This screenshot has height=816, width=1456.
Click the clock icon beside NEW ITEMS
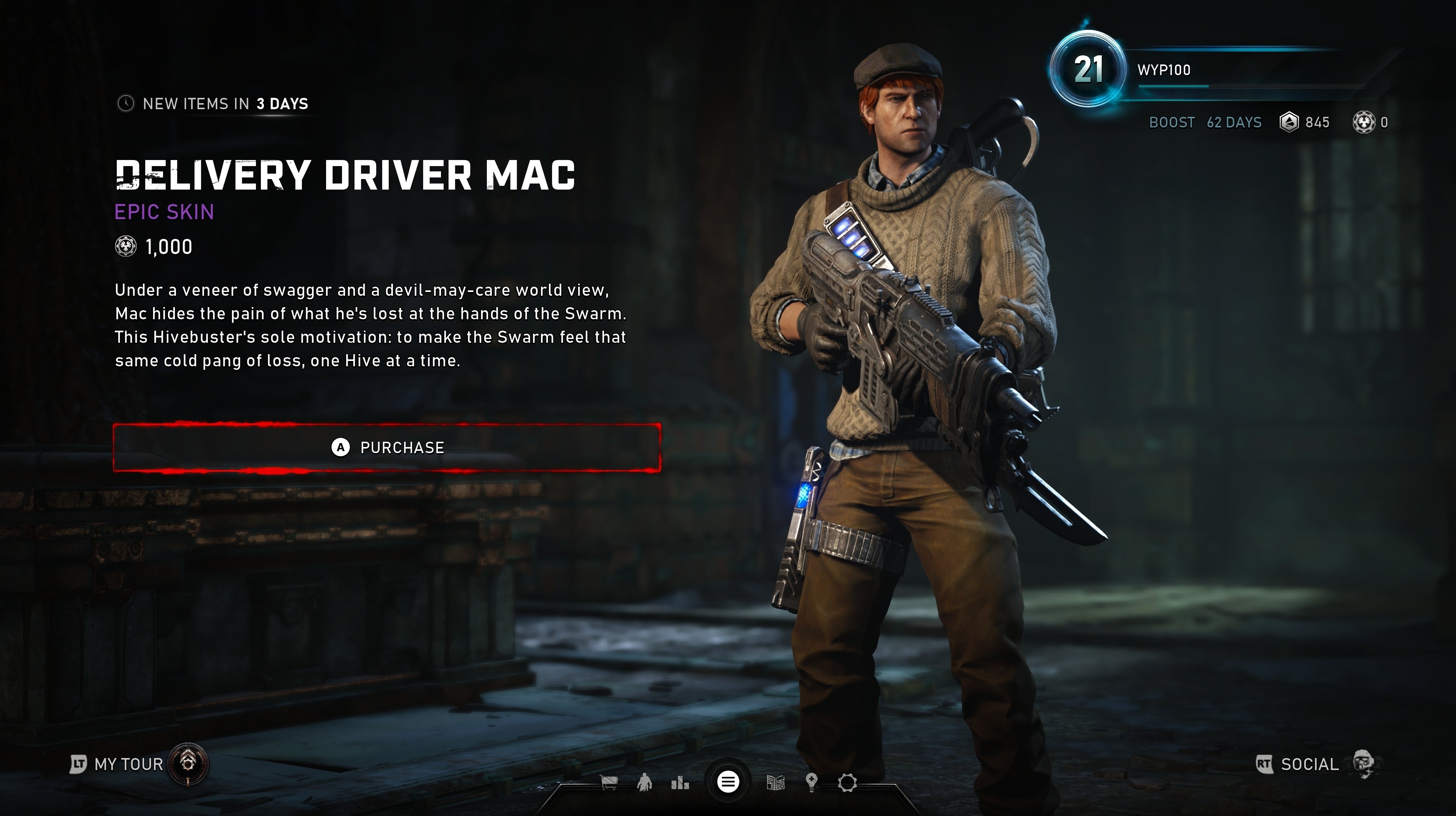[x=126, y=104]
